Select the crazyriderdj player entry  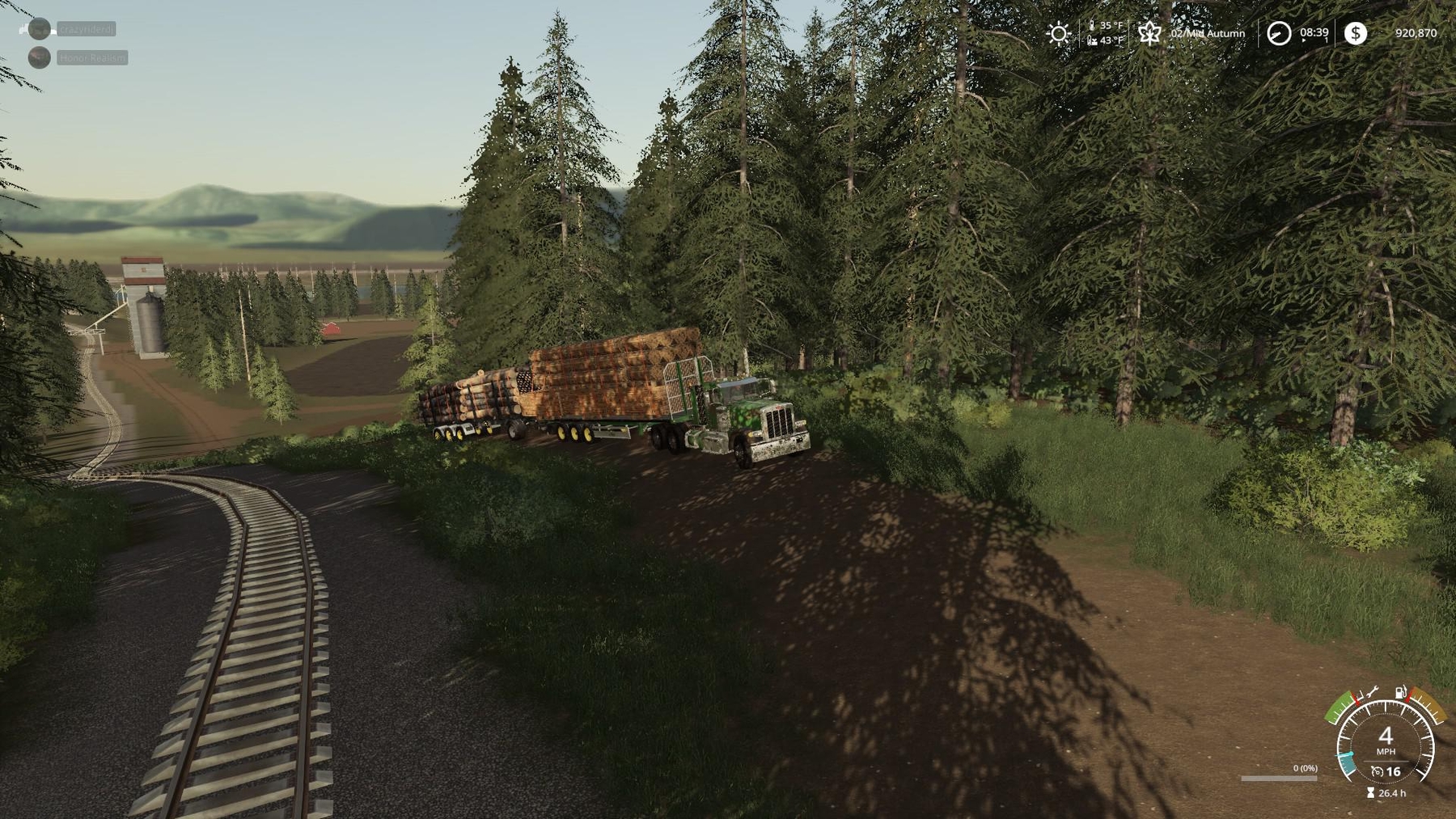pyautogui.click(x=86, y=29)
